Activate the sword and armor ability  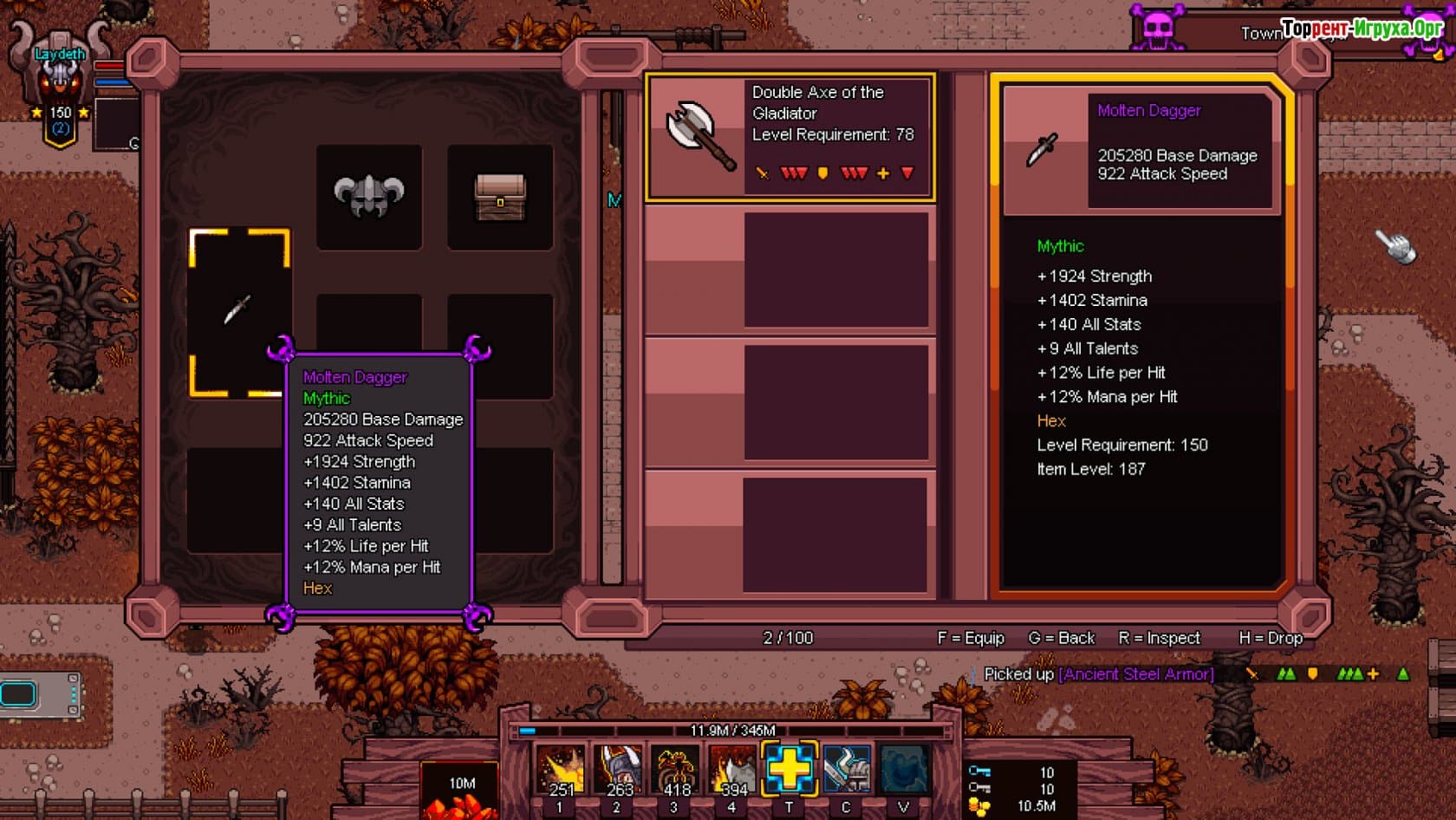(846, 768)
